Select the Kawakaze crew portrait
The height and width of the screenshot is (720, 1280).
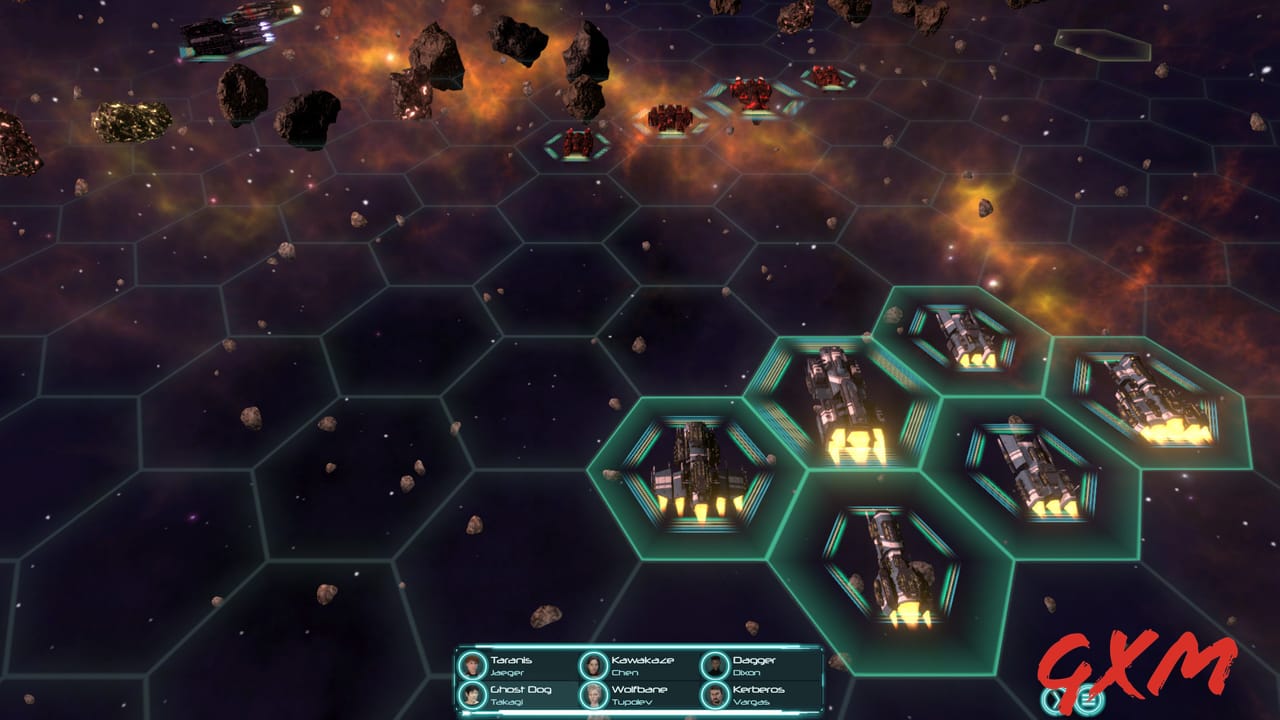tap(592, 665)
